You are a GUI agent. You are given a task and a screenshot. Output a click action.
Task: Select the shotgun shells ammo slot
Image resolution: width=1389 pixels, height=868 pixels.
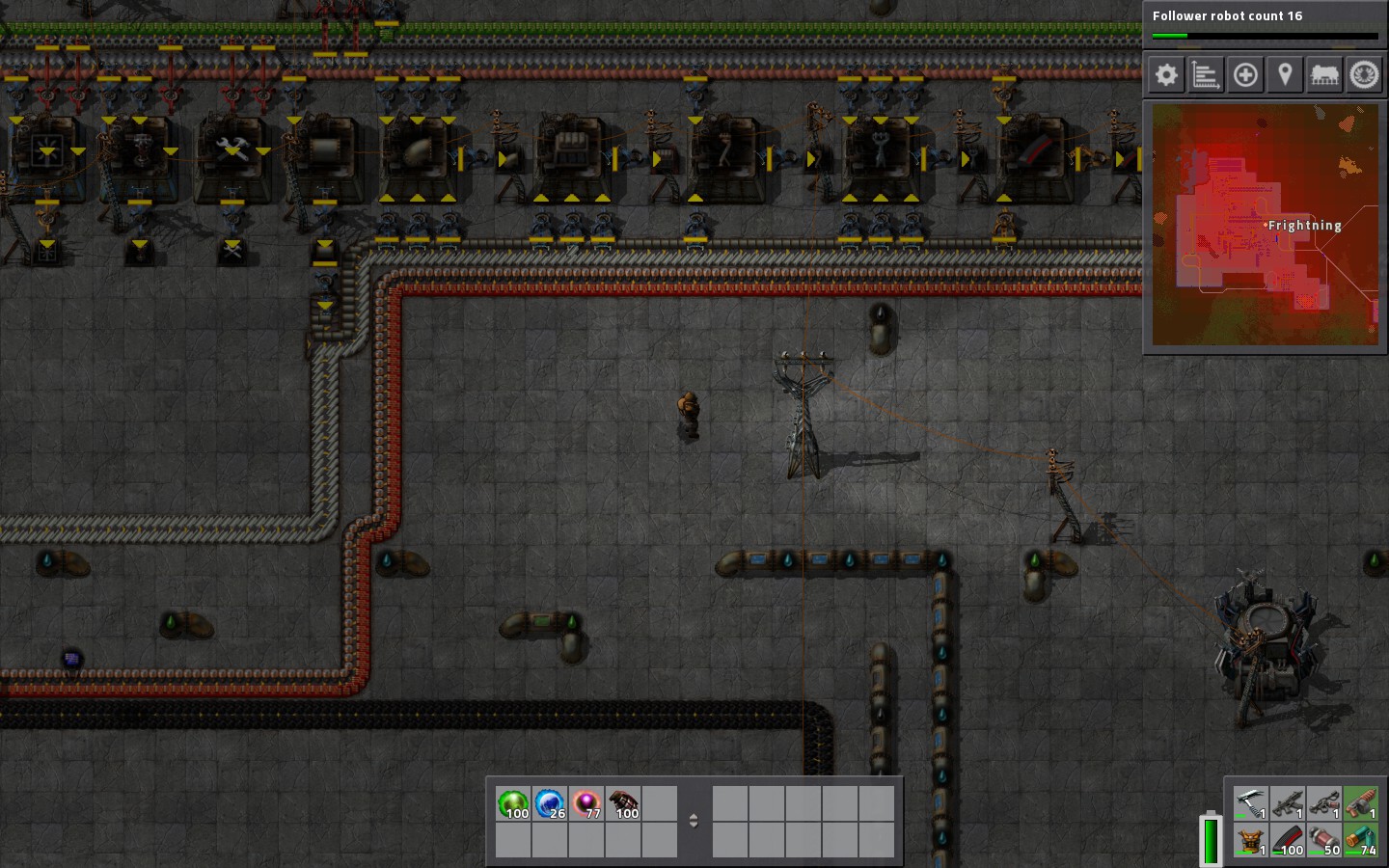1360,840
